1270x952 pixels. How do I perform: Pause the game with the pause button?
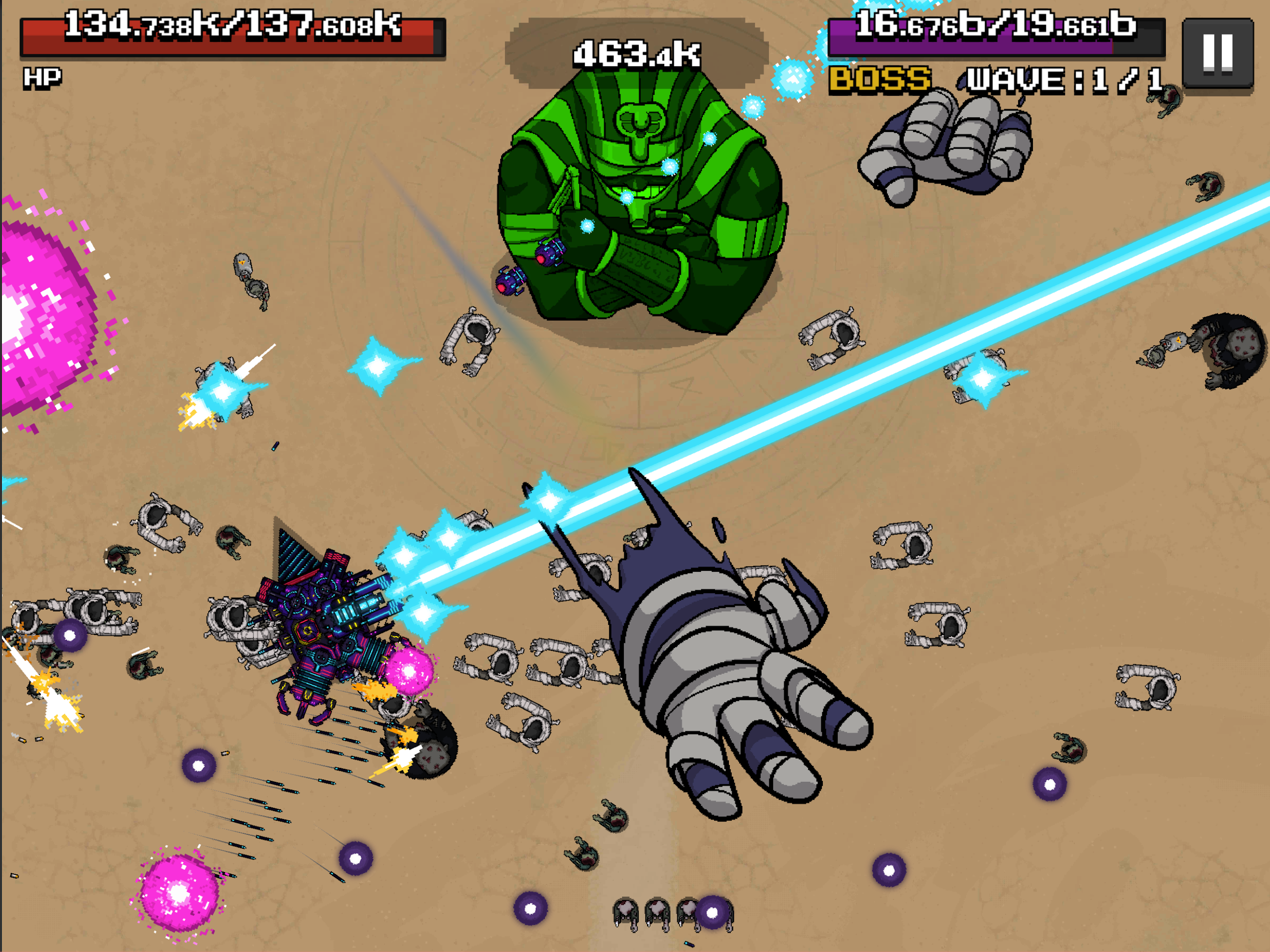click(1217, 53)
